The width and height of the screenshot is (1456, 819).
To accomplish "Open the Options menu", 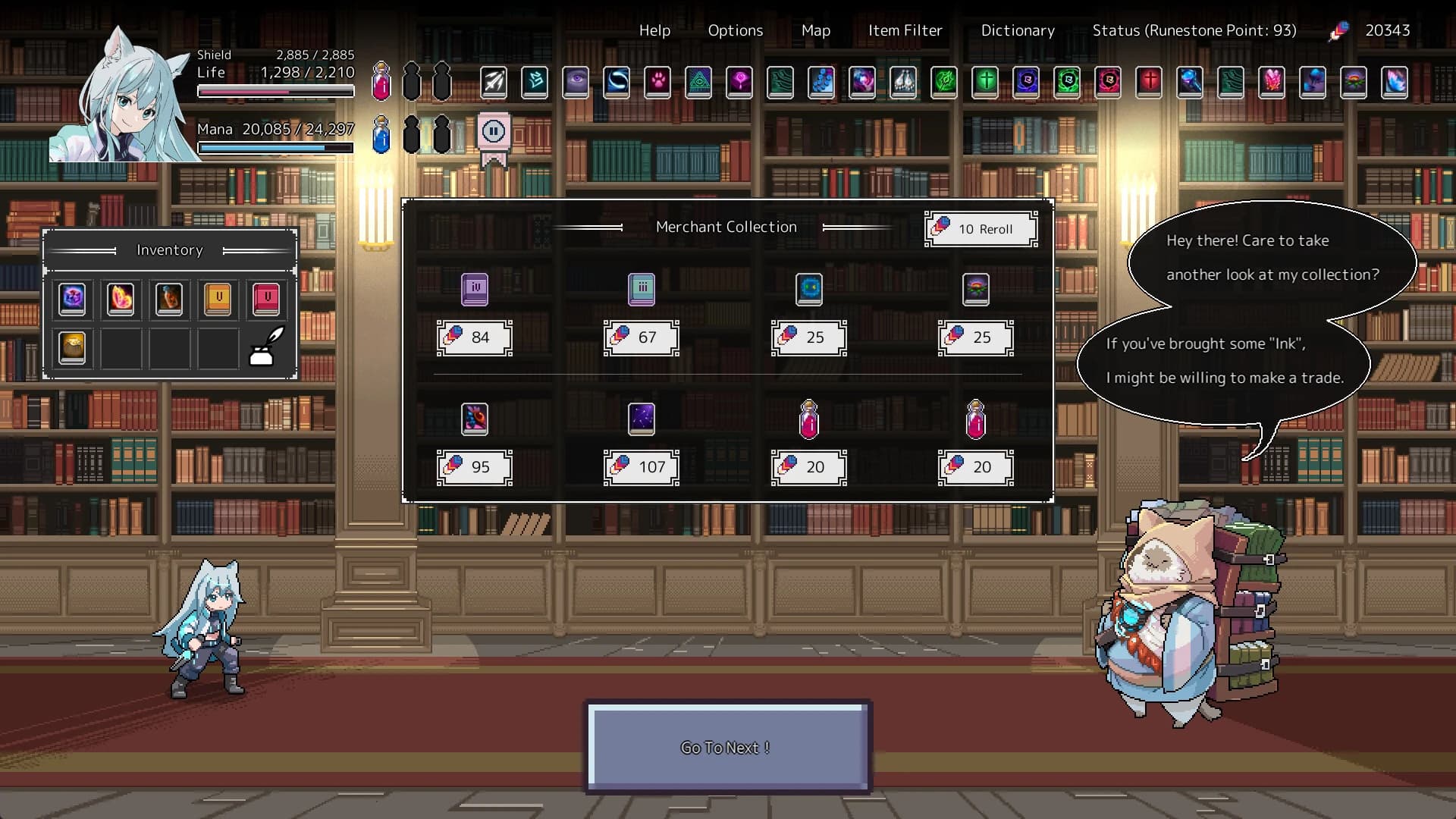I will [735, 30].
